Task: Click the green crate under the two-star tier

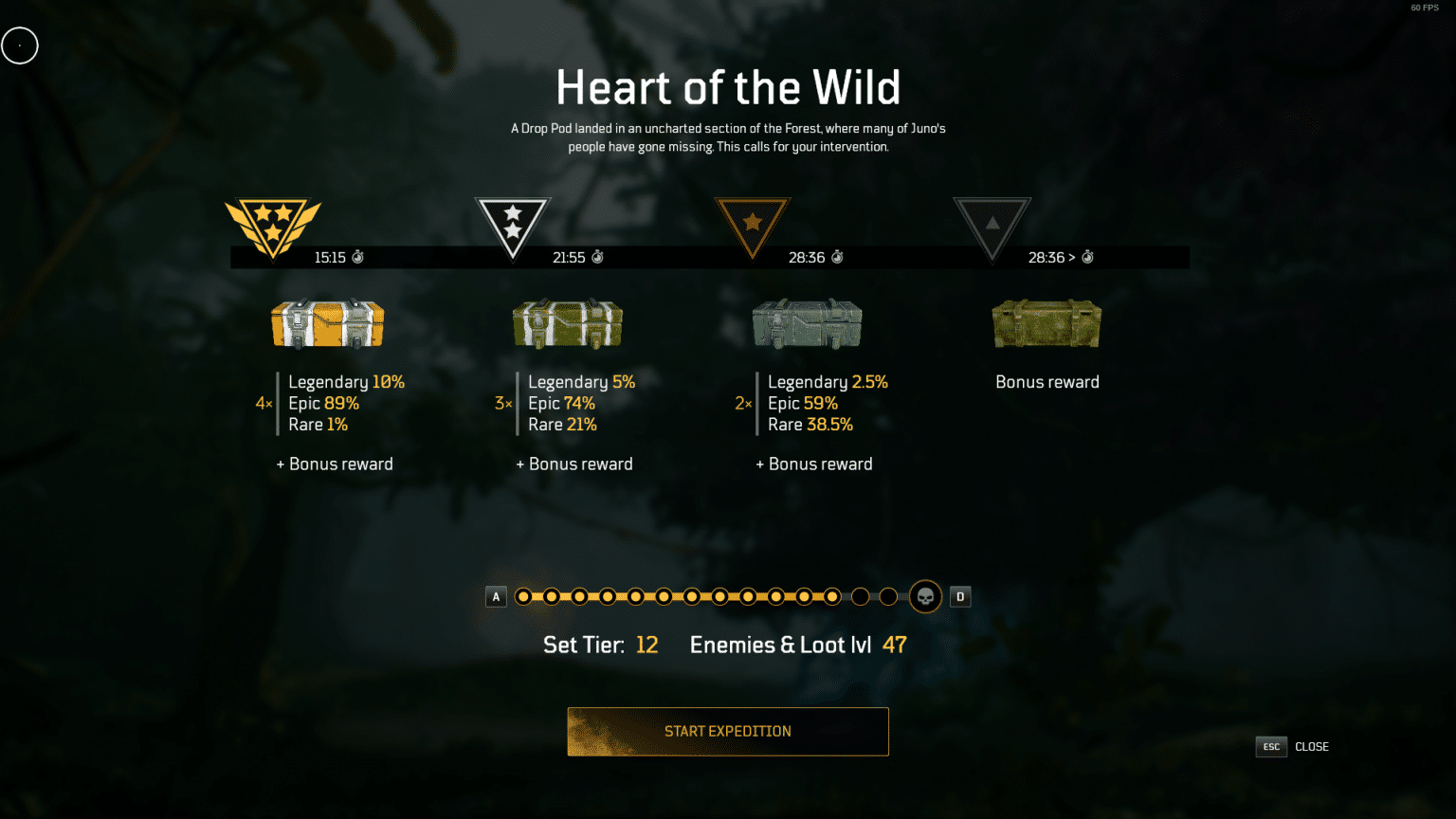Action: tap(567, 323)
